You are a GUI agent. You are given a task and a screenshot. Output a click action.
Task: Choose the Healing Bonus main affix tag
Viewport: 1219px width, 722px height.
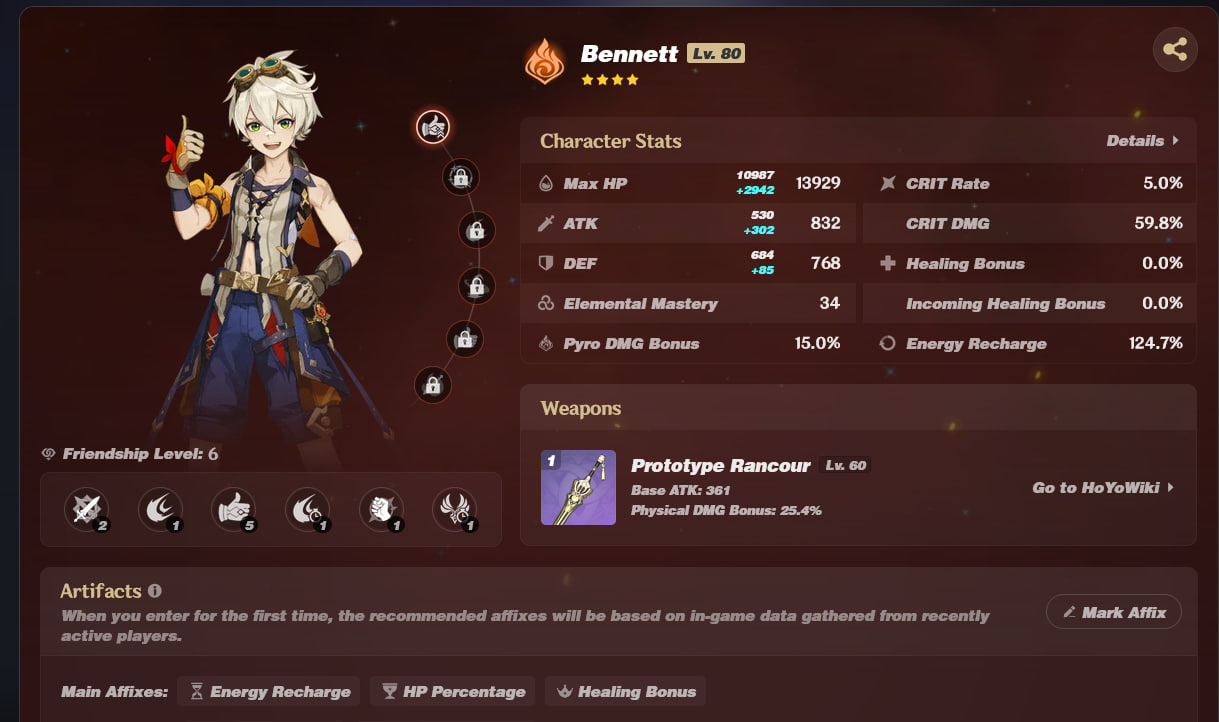point(625,691)
